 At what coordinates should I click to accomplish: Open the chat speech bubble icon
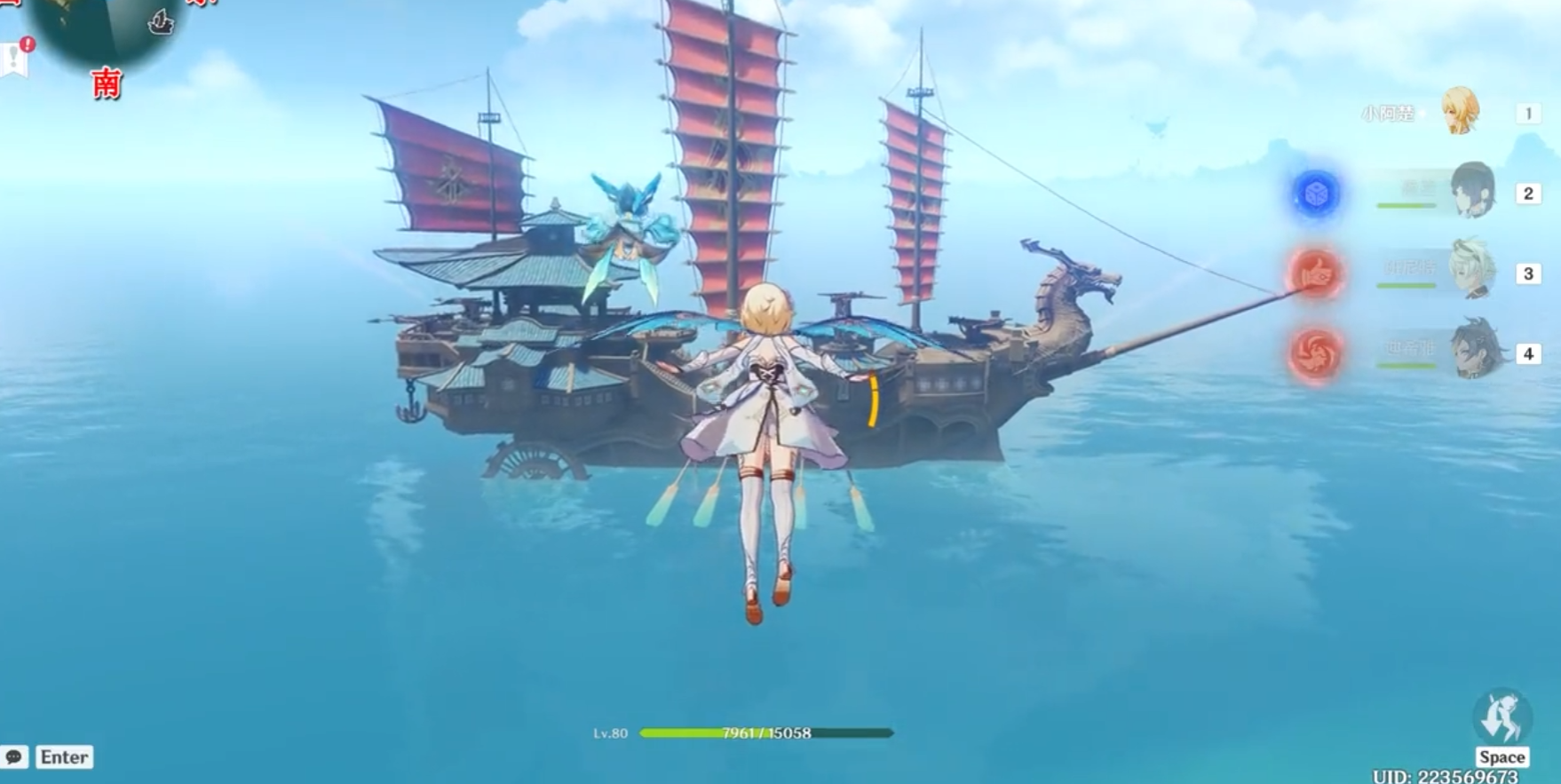[14, 757]
